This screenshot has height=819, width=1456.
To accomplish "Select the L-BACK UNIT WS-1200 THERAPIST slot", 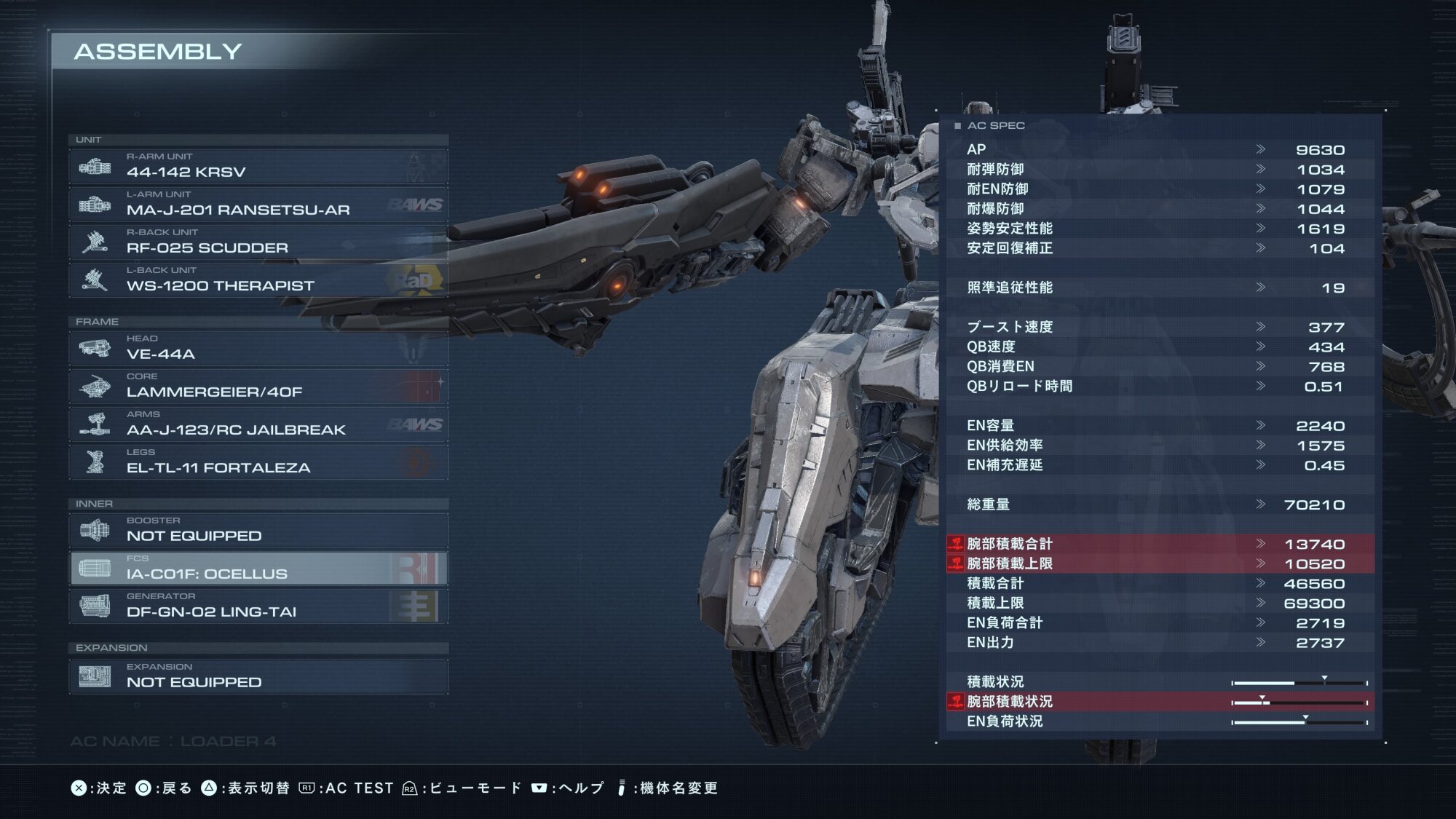I will pyautogui.click(x=258, y=280).
